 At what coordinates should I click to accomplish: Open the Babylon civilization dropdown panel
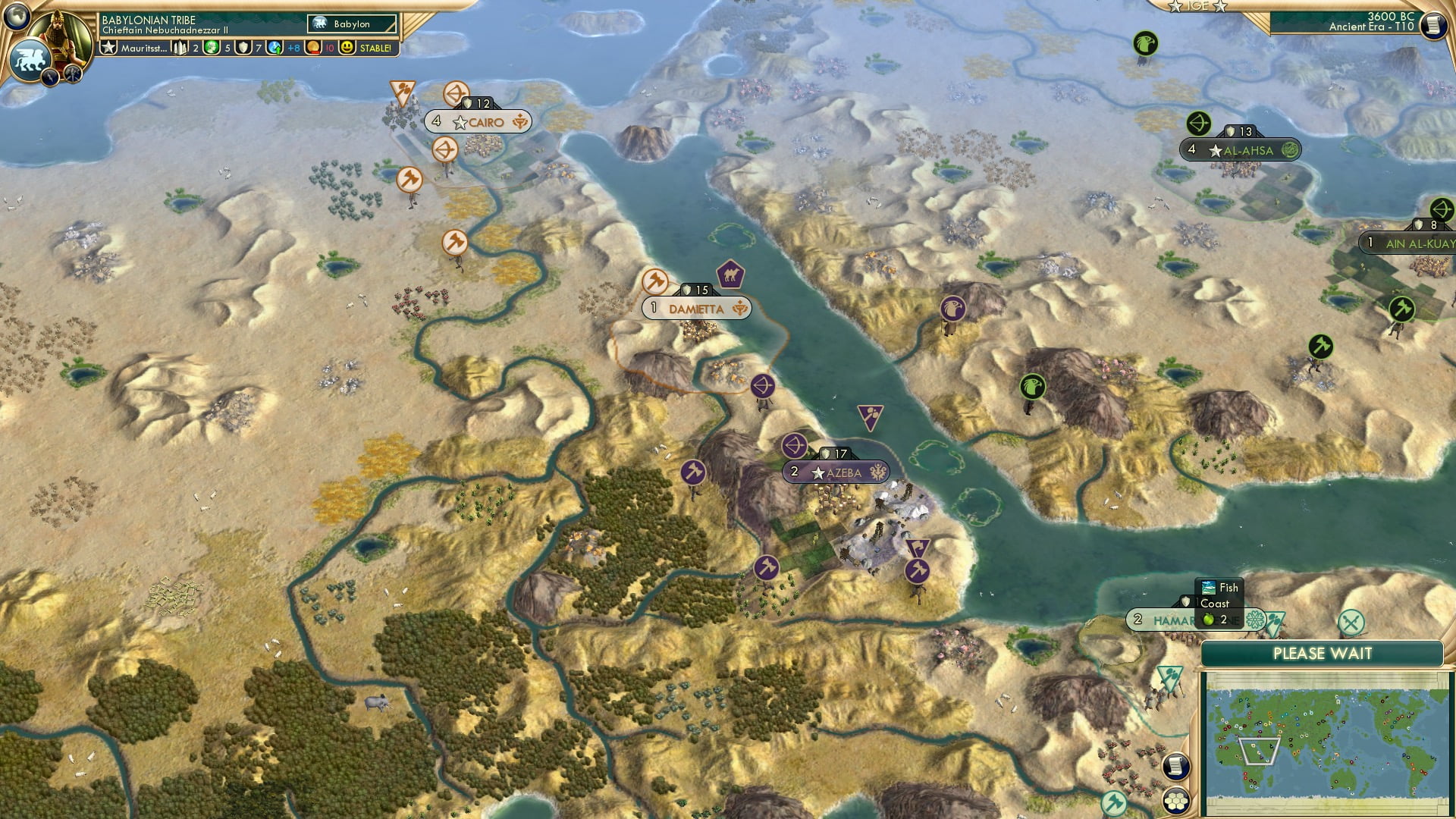(x=351, y=24)
